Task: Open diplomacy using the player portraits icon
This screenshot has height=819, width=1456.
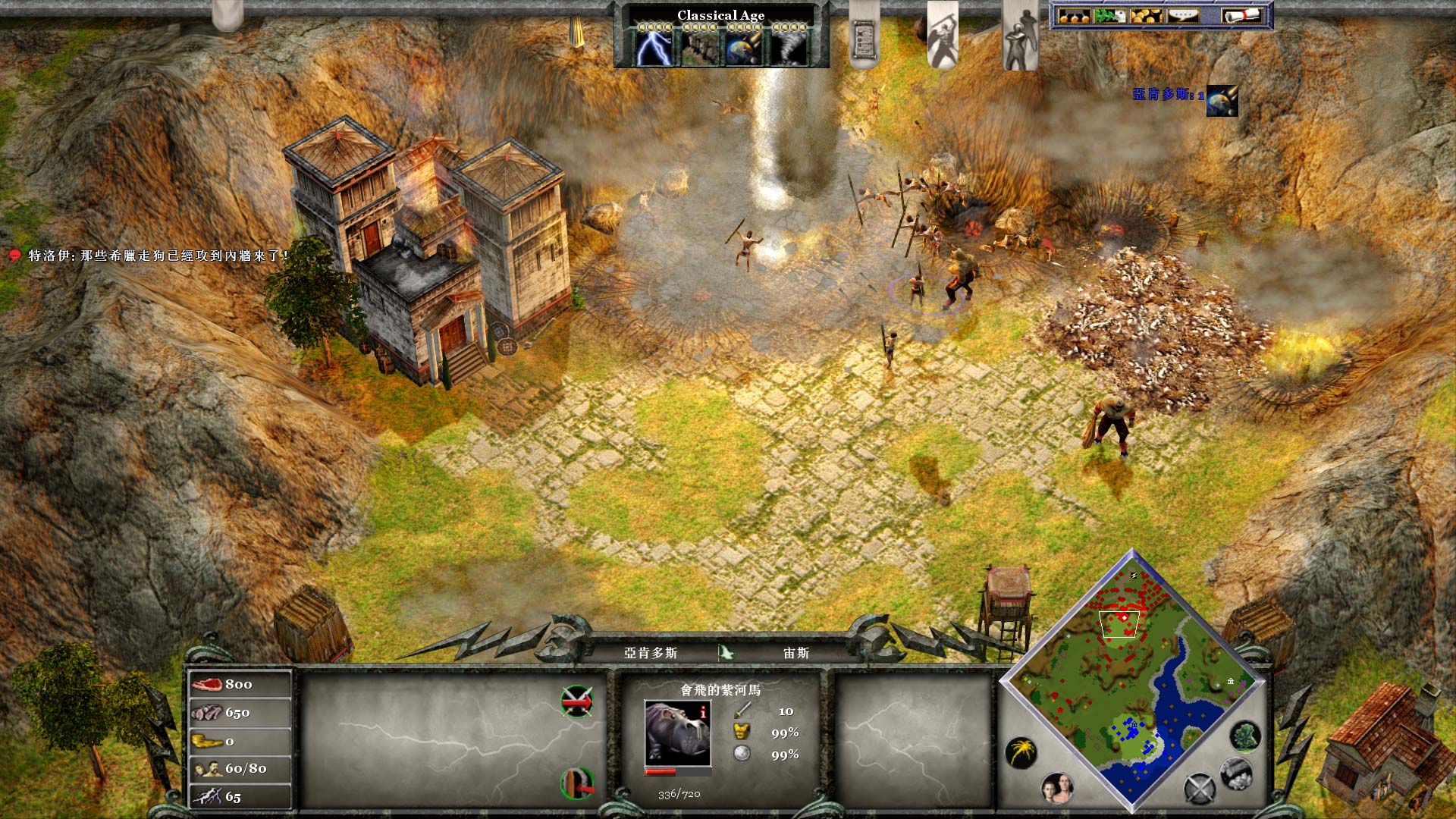Action: pos(1057,790)
